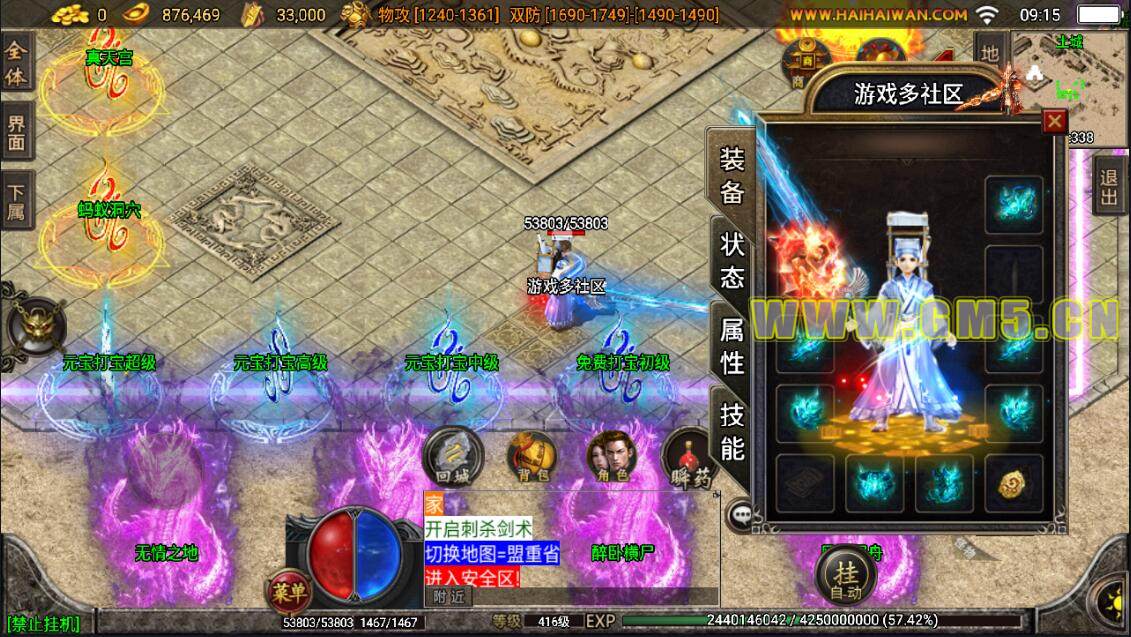Click the 界面 interface button
The image size is (1131, 637).
click(17, 134)
